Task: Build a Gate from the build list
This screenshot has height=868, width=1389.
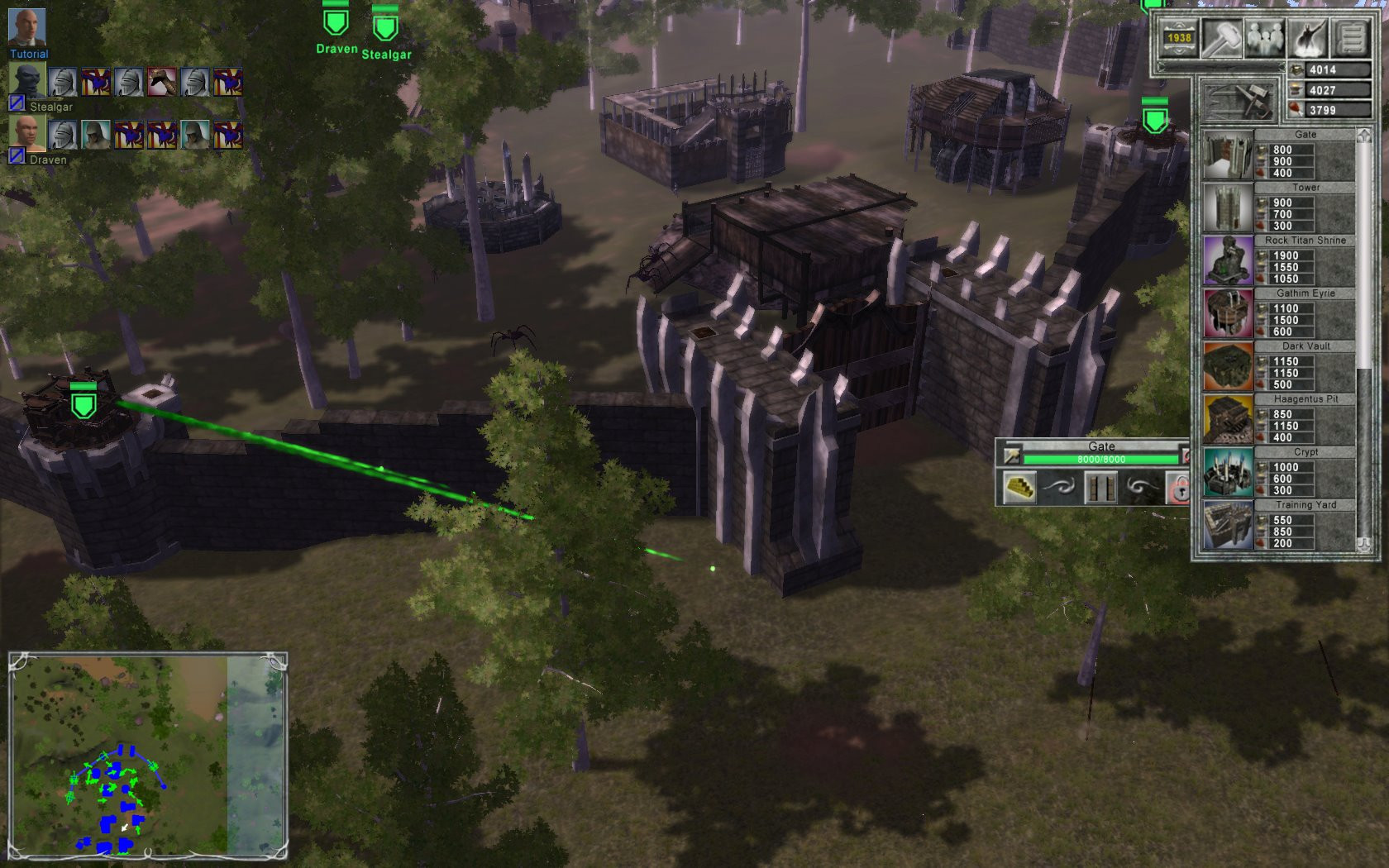Action: click(1228, 155)
